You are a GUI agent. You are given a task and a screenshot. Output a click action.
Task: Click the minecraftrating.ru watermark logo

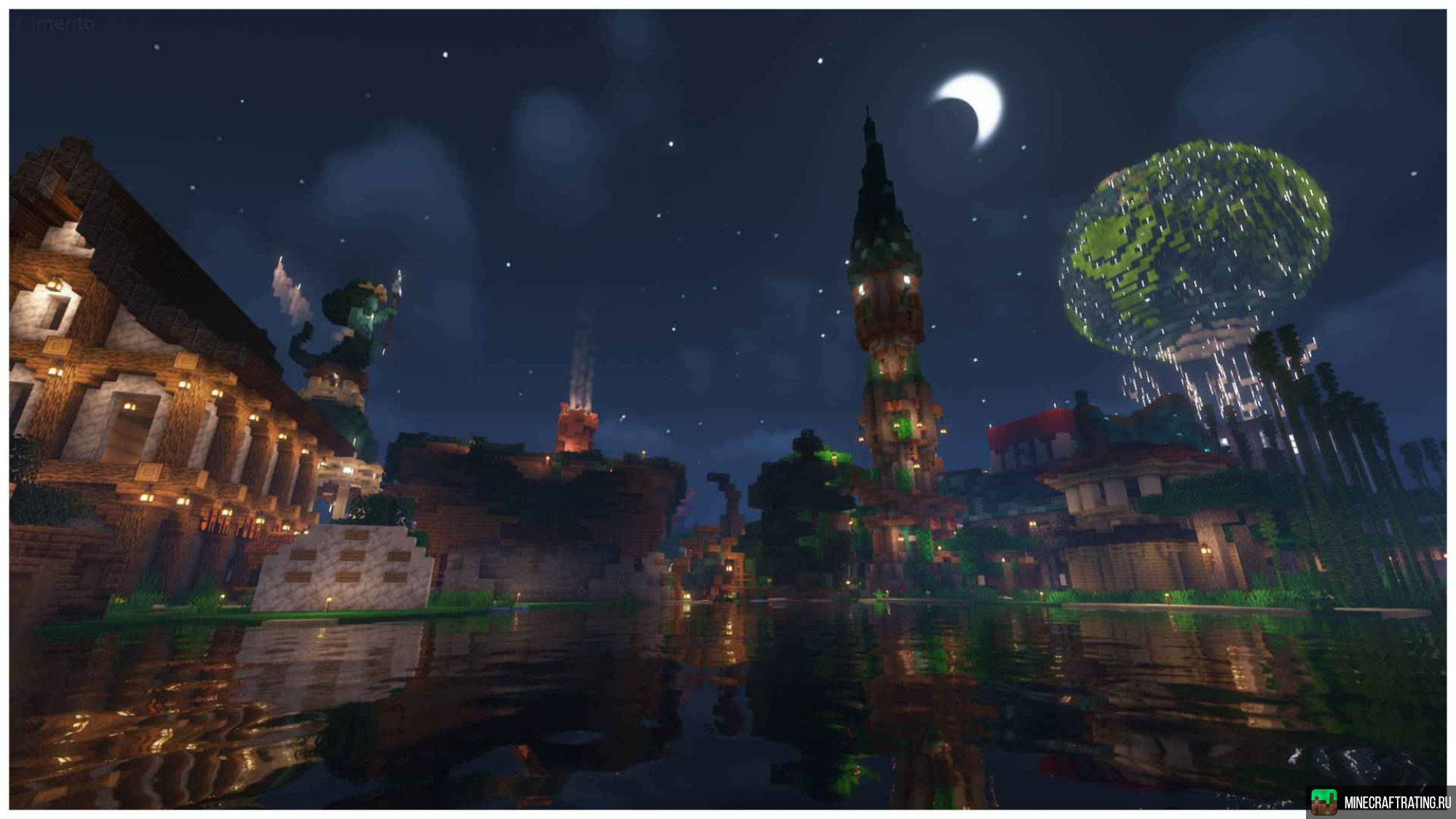tap(1380, 802)
